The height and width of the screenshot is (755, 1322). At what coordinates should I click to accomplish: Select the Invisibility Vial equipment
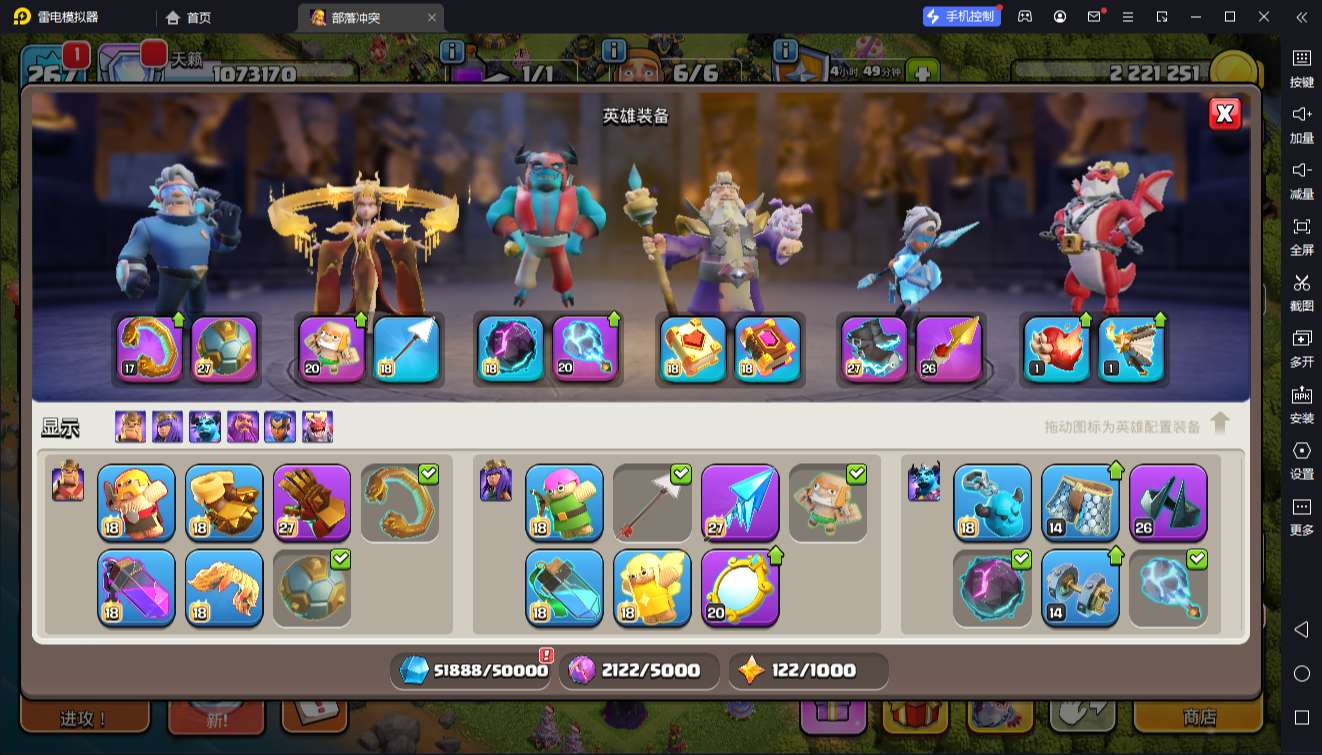(564, 587)
